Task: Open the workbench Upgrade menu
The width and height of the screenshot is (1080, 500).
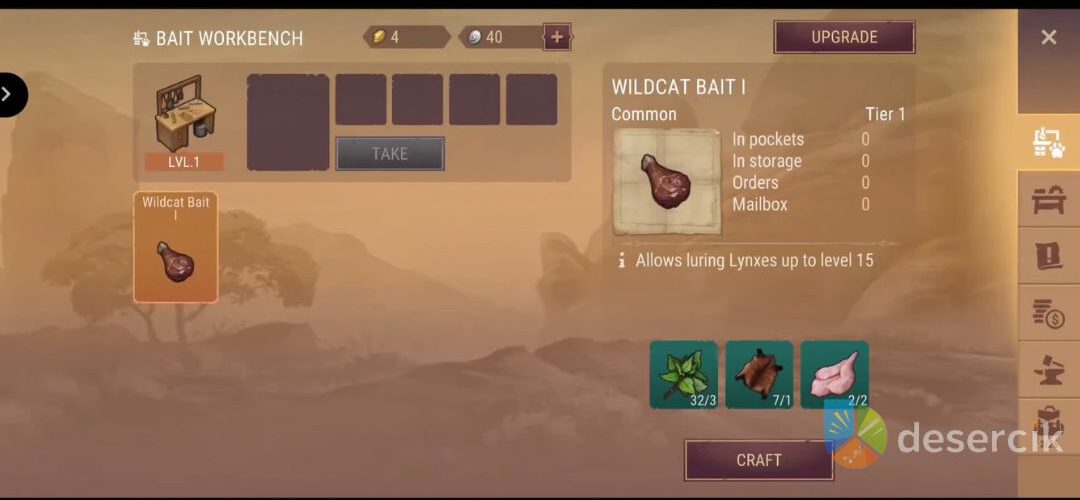Action: click(844, 37)
